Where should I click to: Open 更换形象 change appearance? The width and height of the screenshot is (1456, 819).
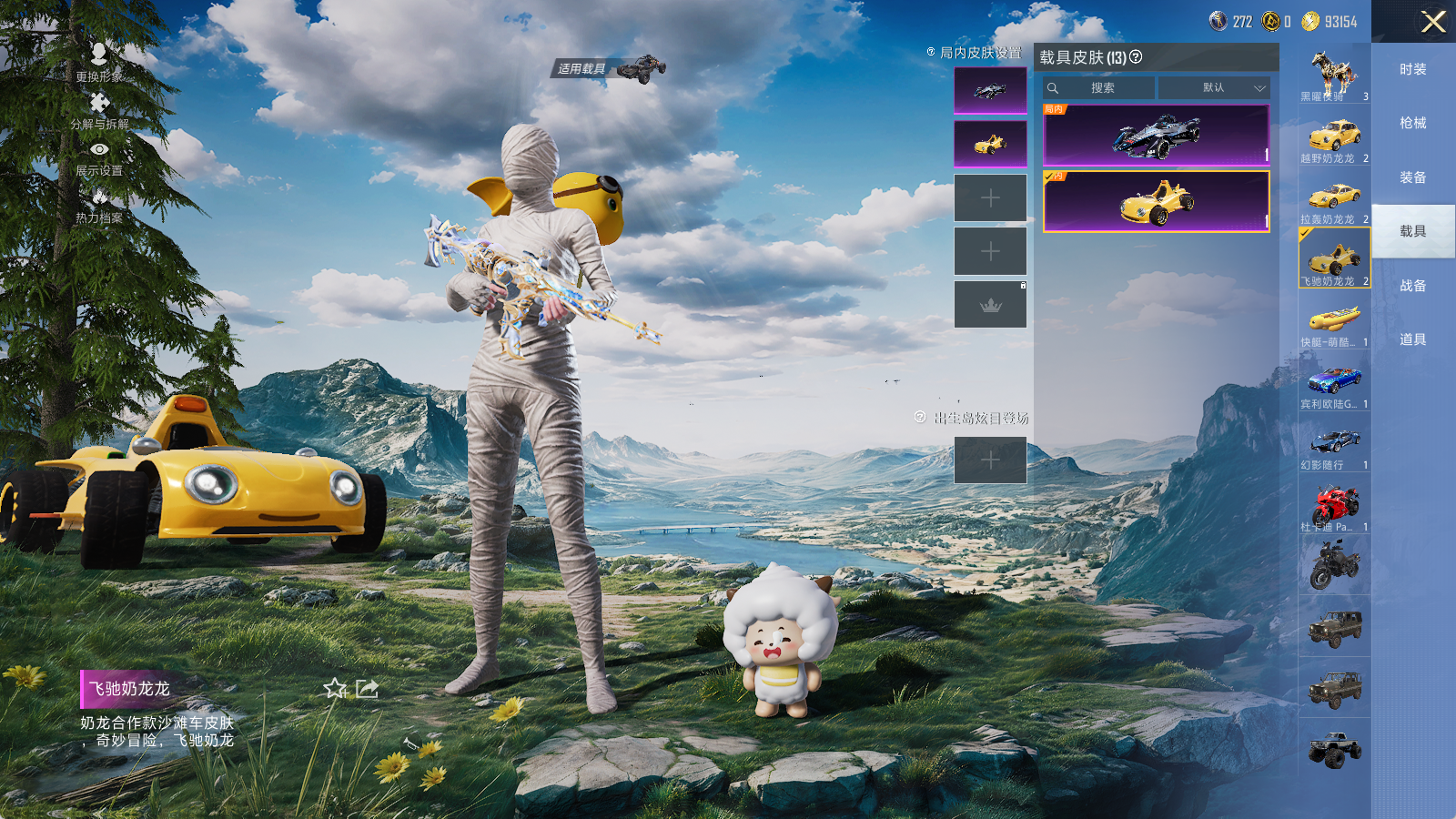pyautogui.click(x=99, y=62)
